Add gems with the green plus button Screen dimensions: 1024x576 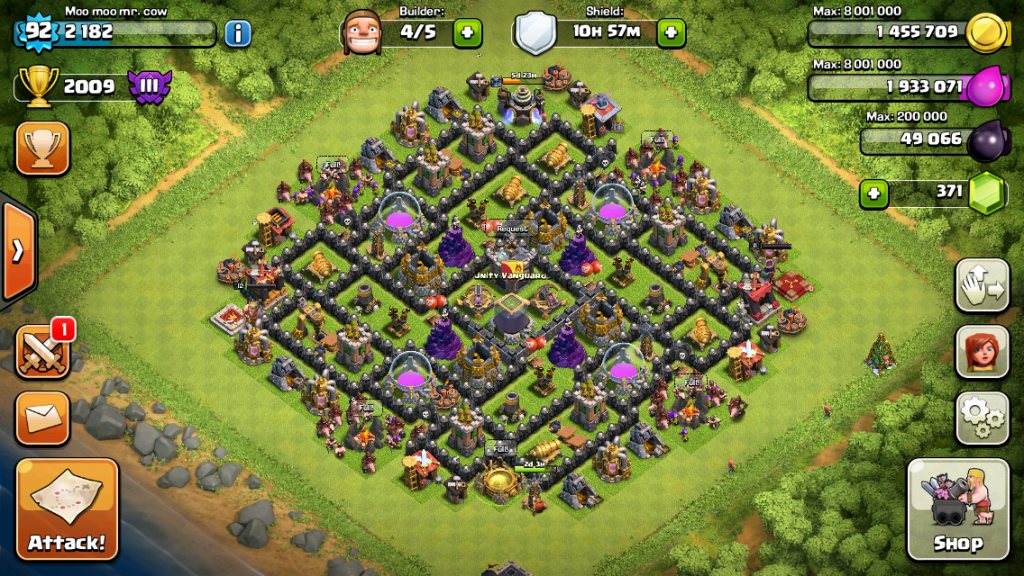(x=875, y=193)
